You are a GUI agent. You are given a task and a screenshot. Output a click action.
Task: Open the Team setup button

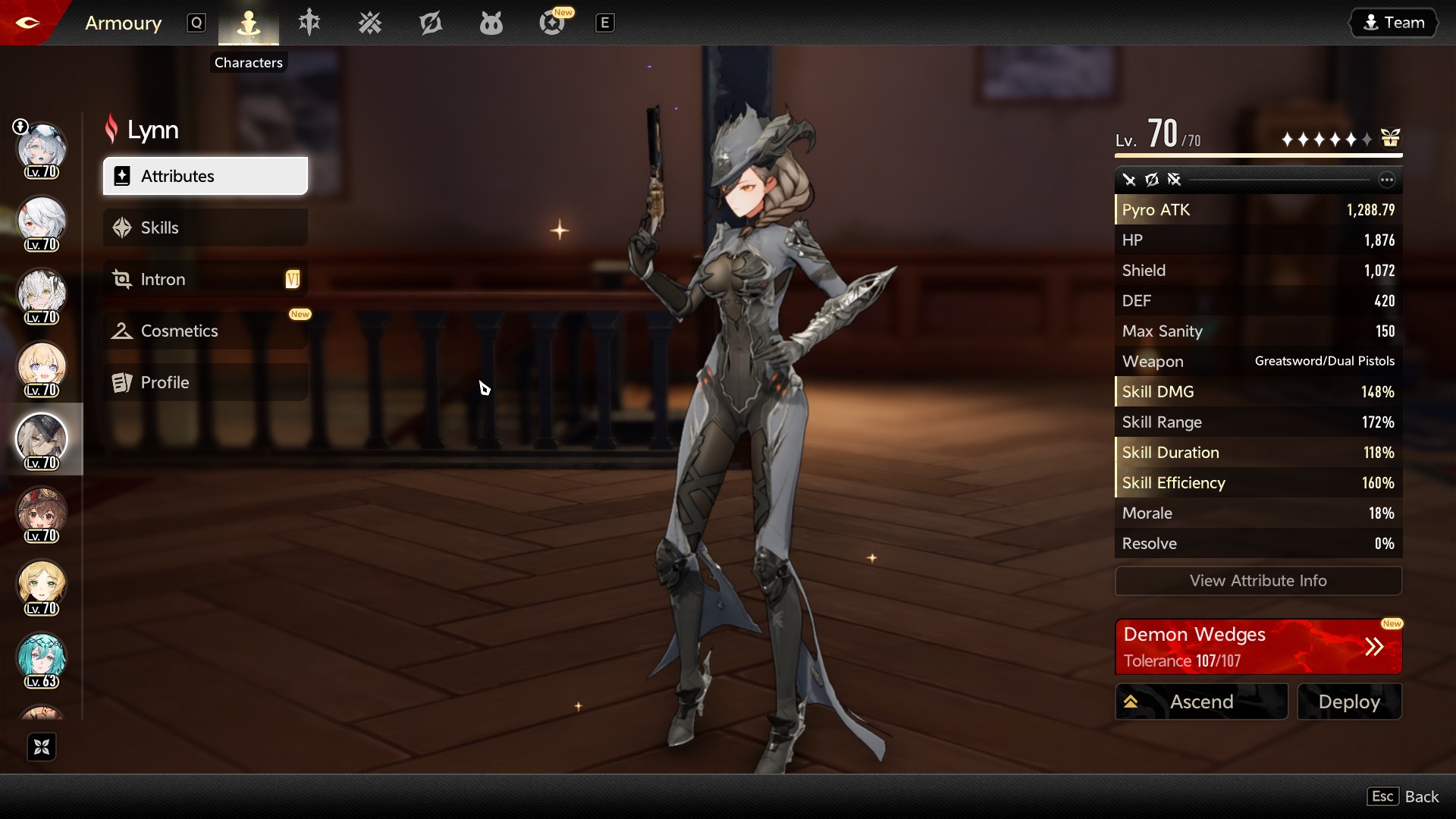[x=1394, y=23]
